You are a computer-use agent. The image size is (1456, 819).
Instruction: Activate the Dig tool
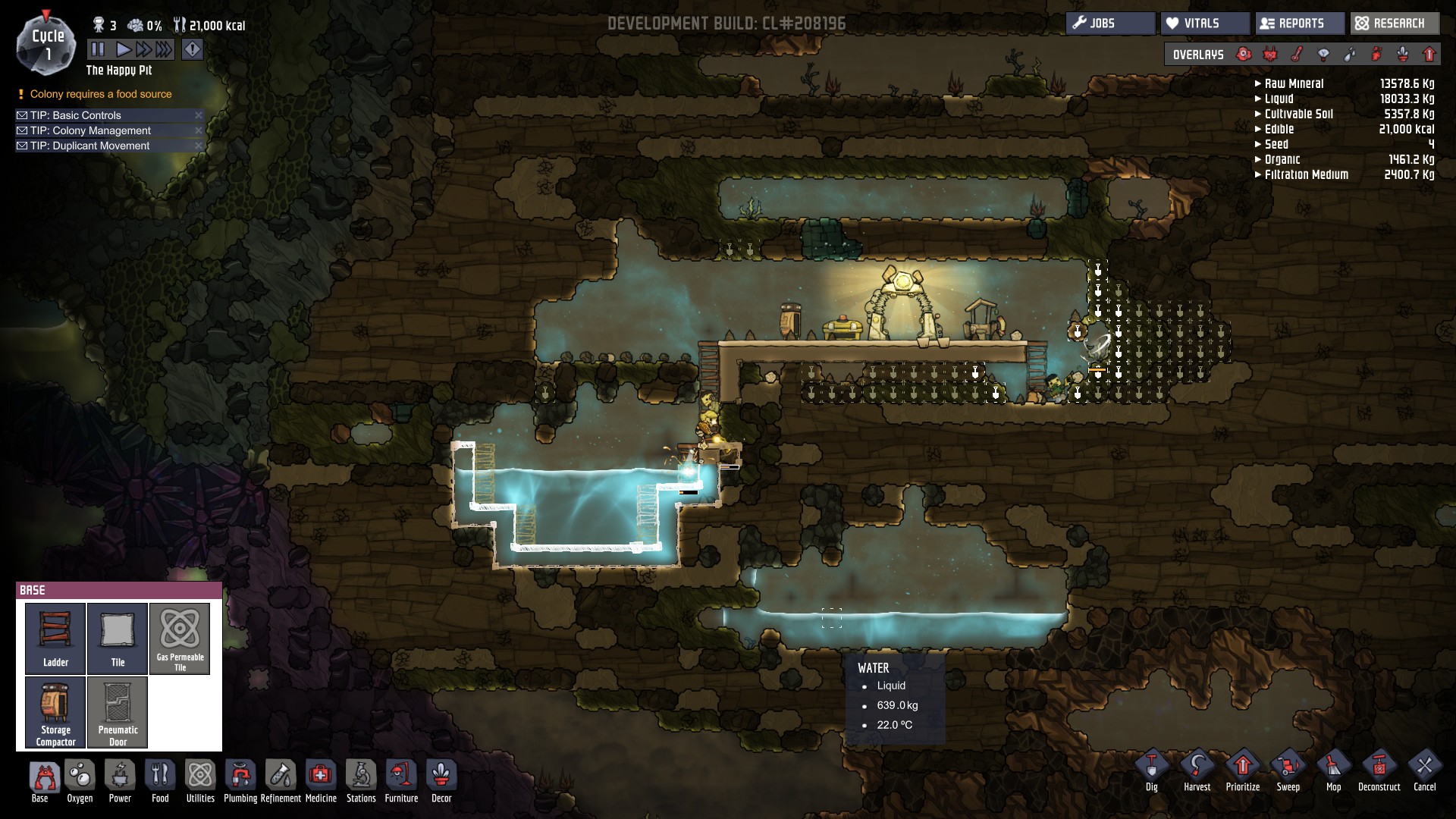(x=1151, y=770)
